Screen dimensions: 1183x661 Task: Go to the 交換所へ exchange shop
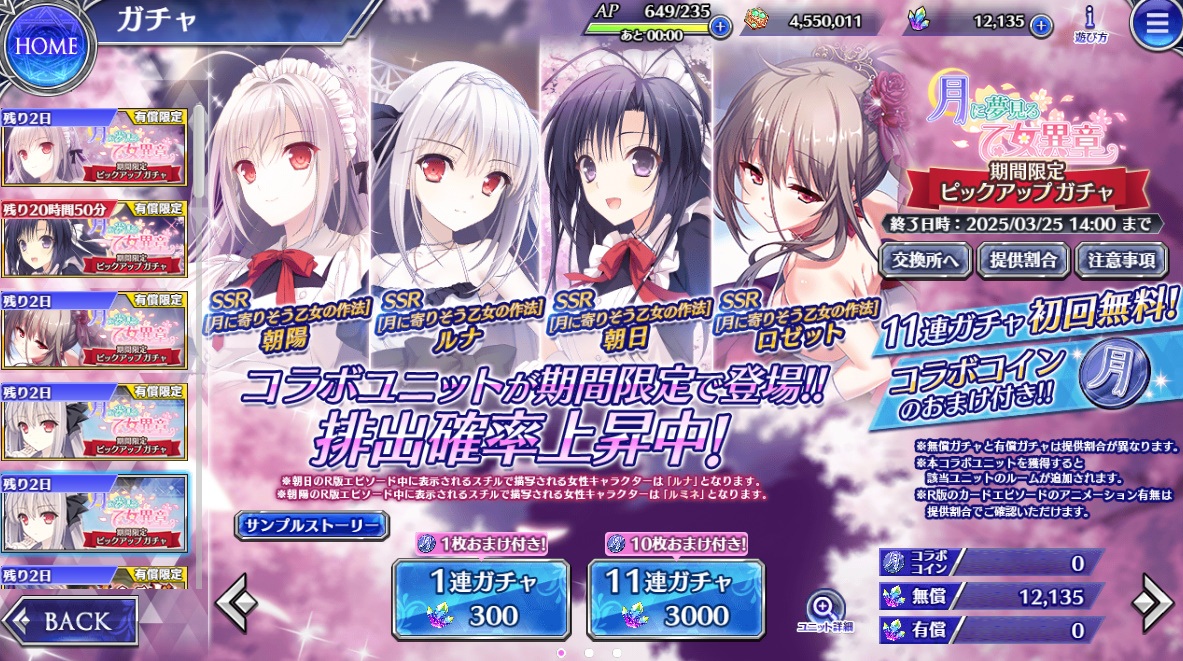tap(925, 260)
